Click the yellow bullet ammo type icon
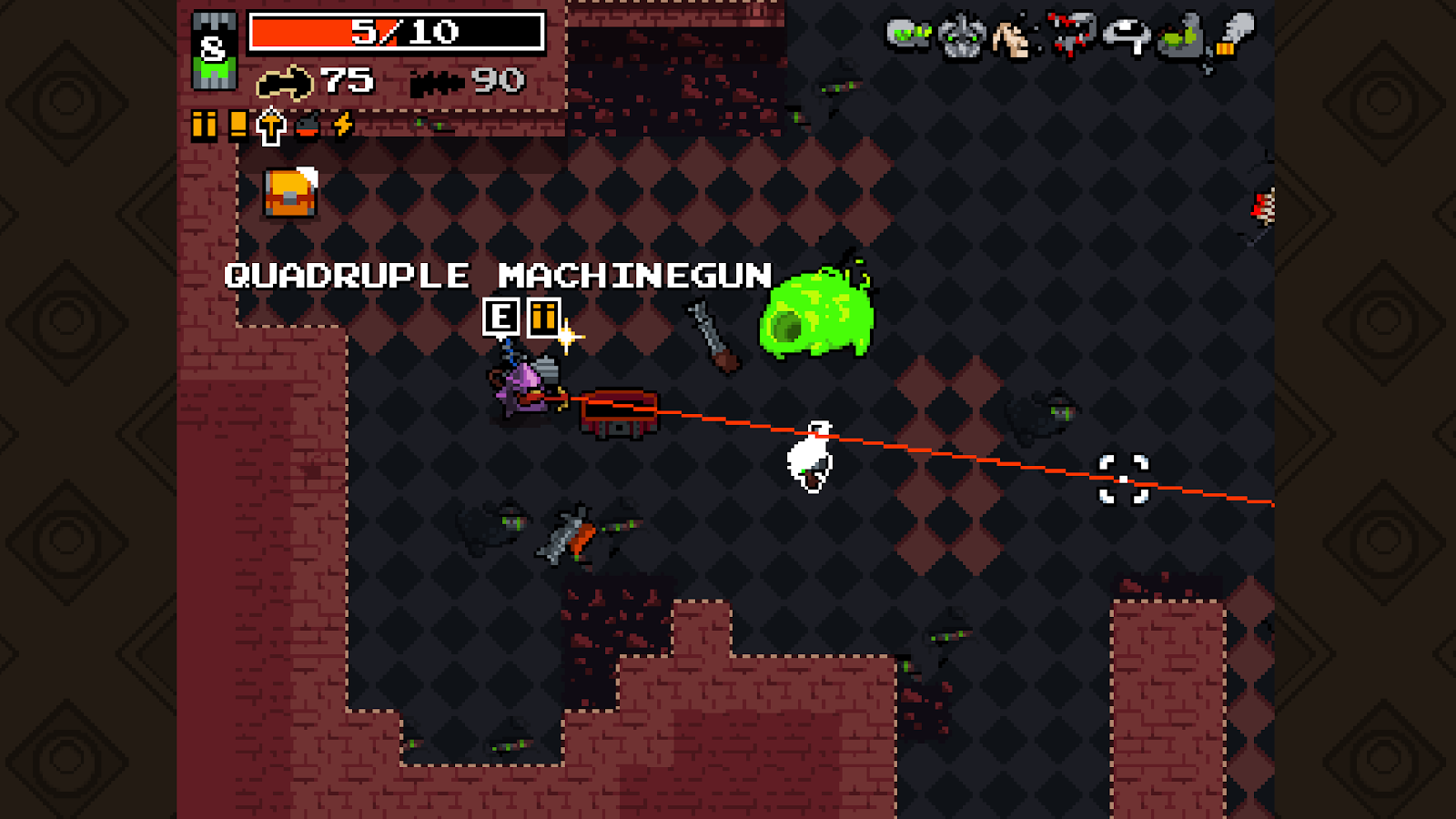Viewport: 1456px width, 819px height. [205, 125]
